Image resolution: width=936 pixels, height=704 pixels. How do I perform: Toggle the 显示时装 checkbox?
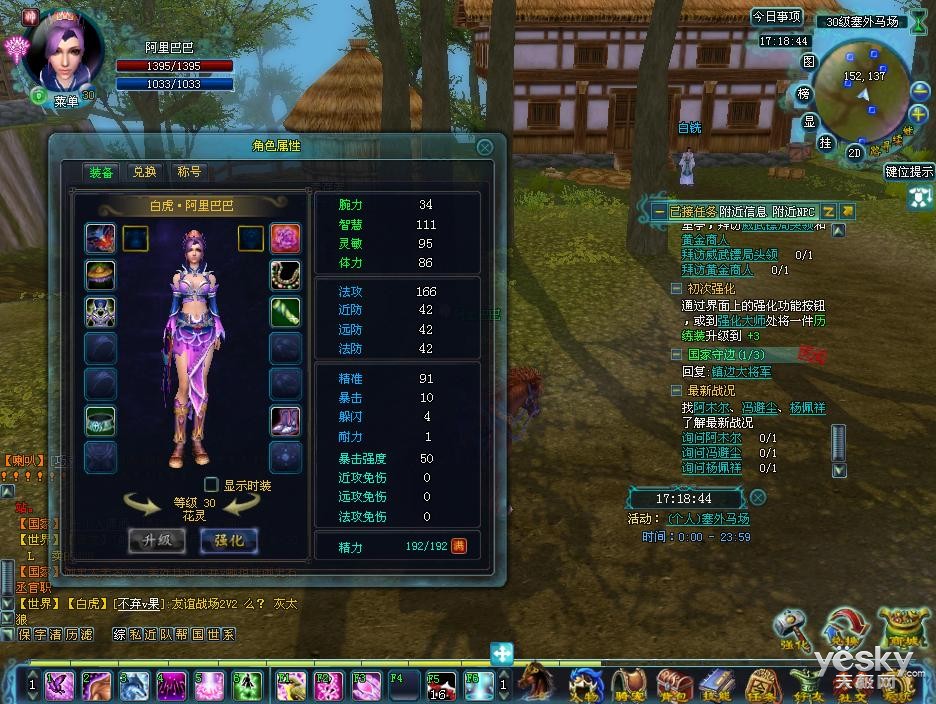(x=211, y=485)
